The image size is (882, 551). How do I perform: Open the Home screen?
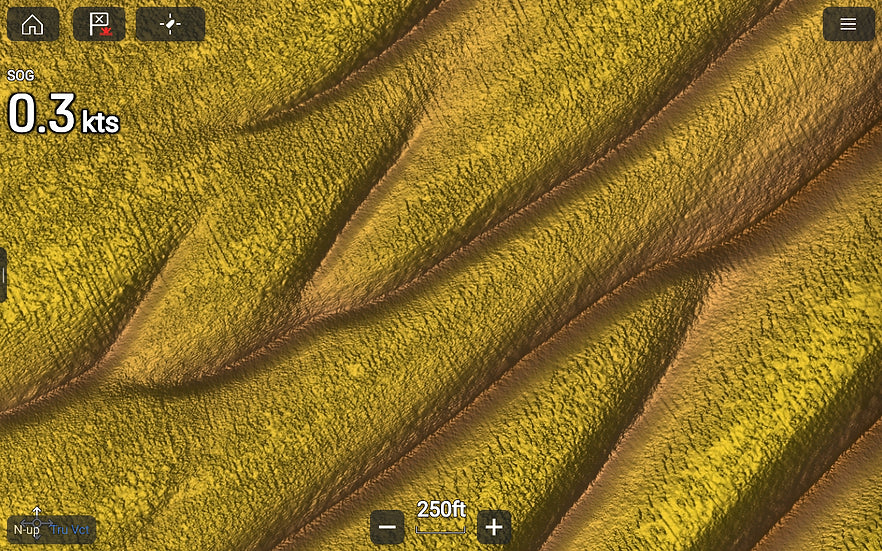click(x=33, y=25)
